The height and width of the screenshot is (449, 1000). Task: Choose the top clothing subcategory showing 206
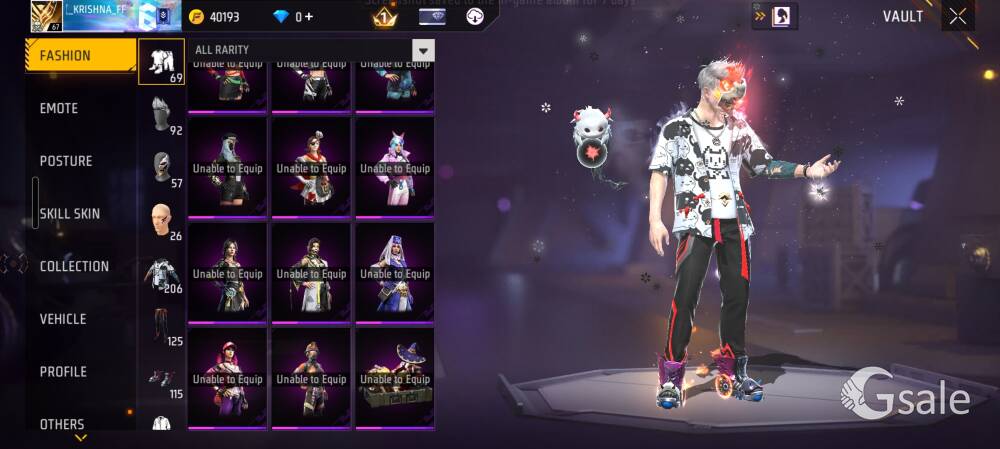pyautogui.click(x=161, y=273)
